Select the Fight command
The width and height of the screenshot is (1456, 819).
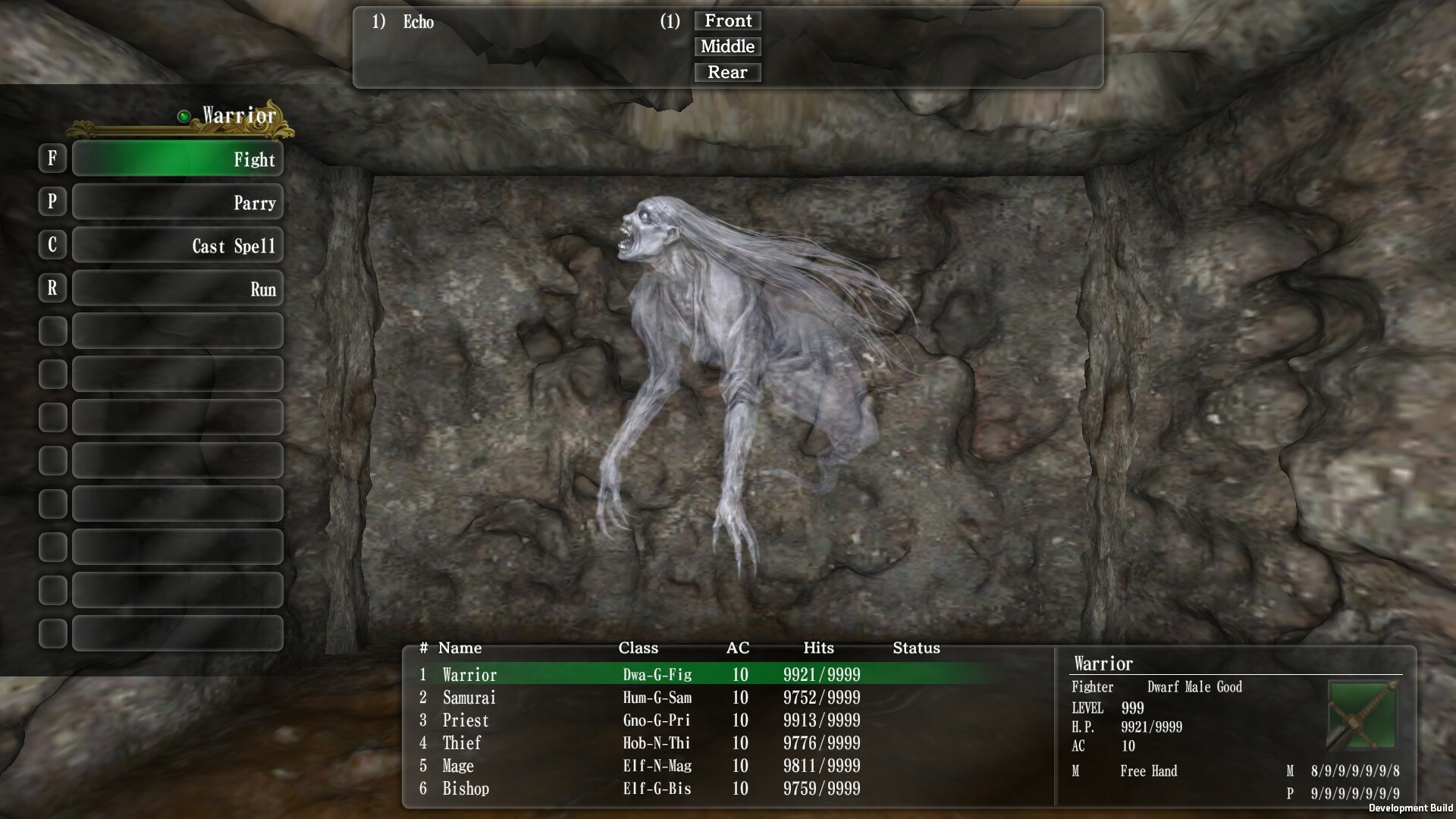tap(177, 159)
